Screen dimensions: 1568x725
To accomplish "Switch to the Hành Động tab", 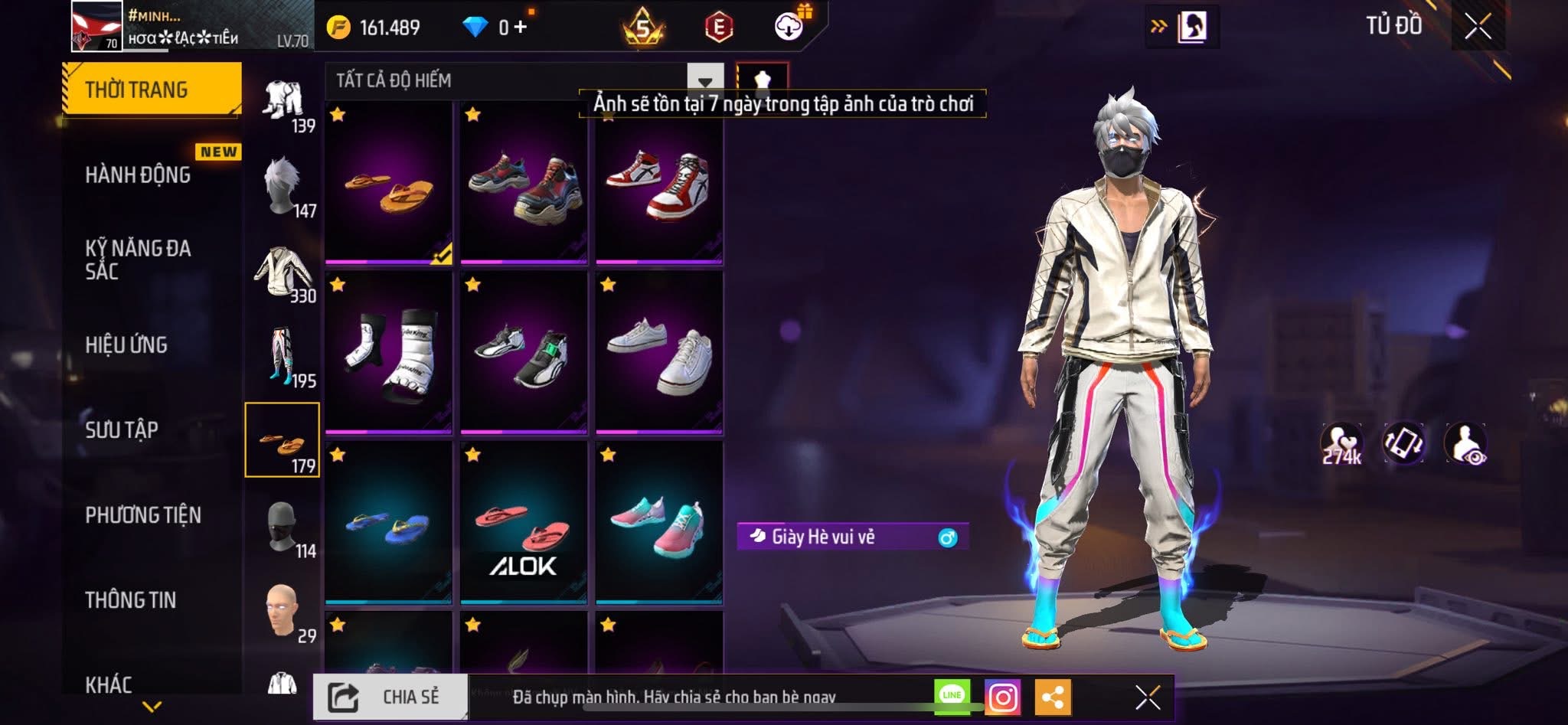I will coord(139,175).
